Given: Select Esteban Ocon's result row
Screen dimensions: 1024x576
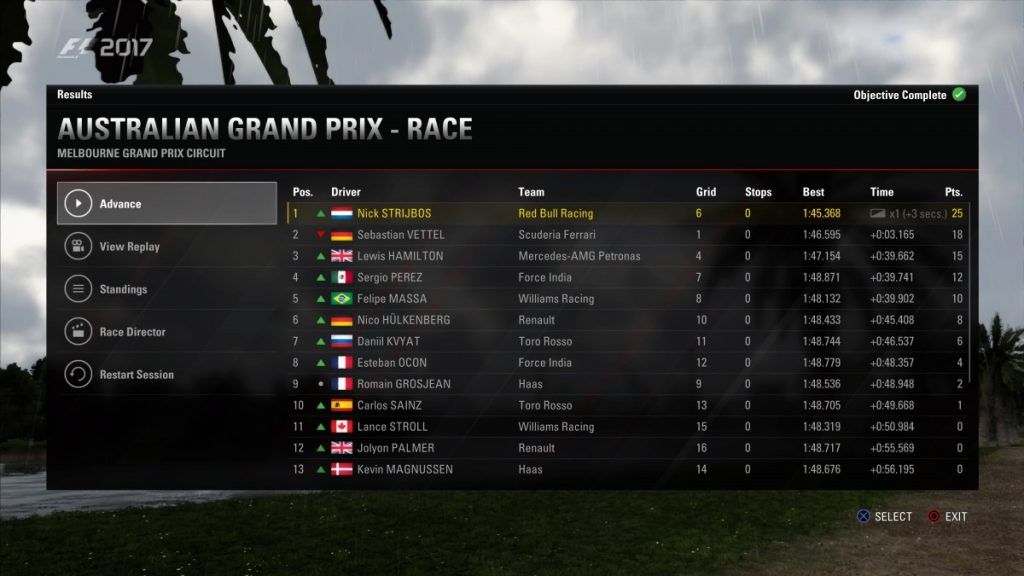Looking at the screenshot, I should [x=628, y=363].
